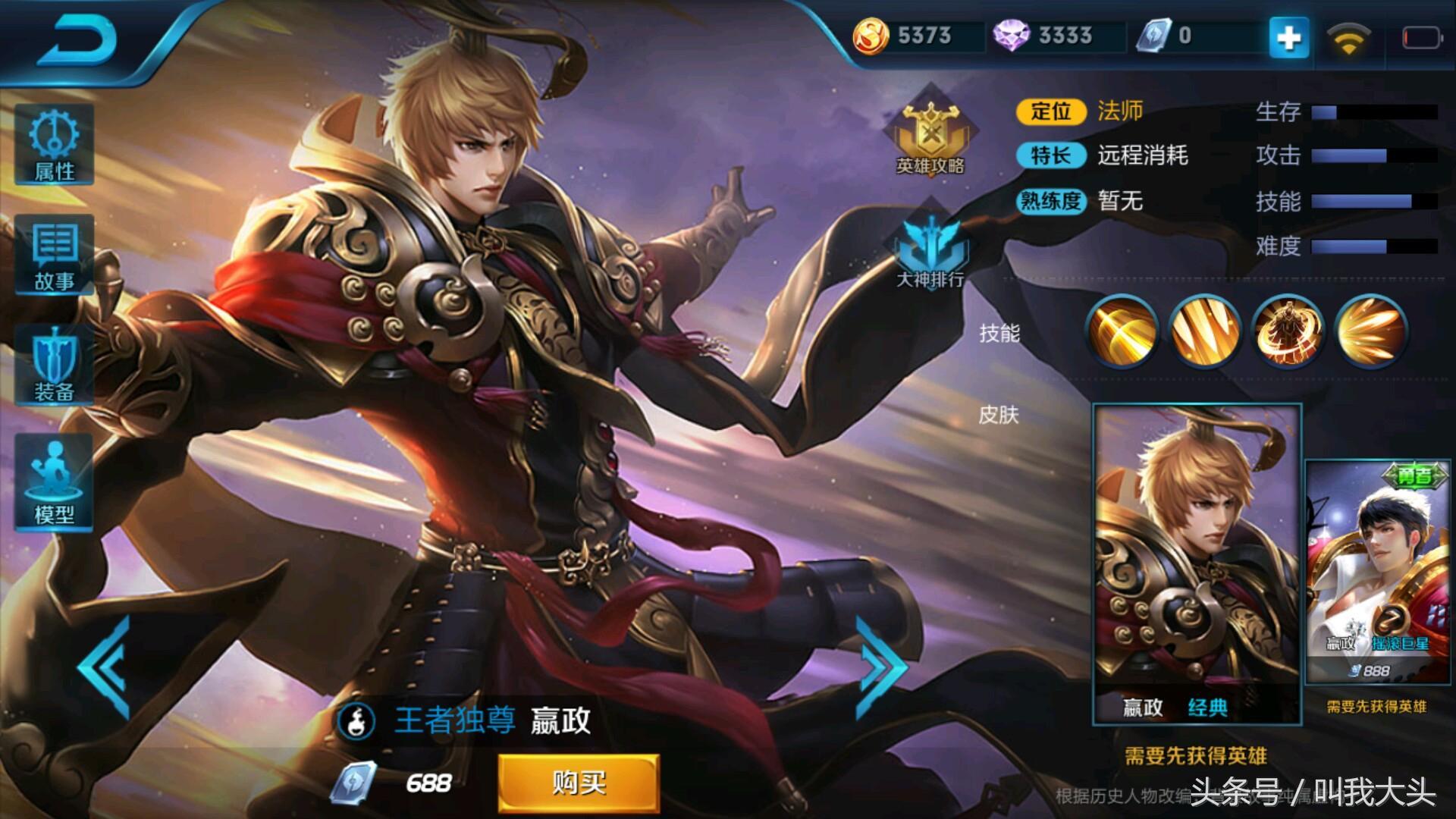View the second skill with falling swords
1456x819 pixels.
click(1205, 331)
